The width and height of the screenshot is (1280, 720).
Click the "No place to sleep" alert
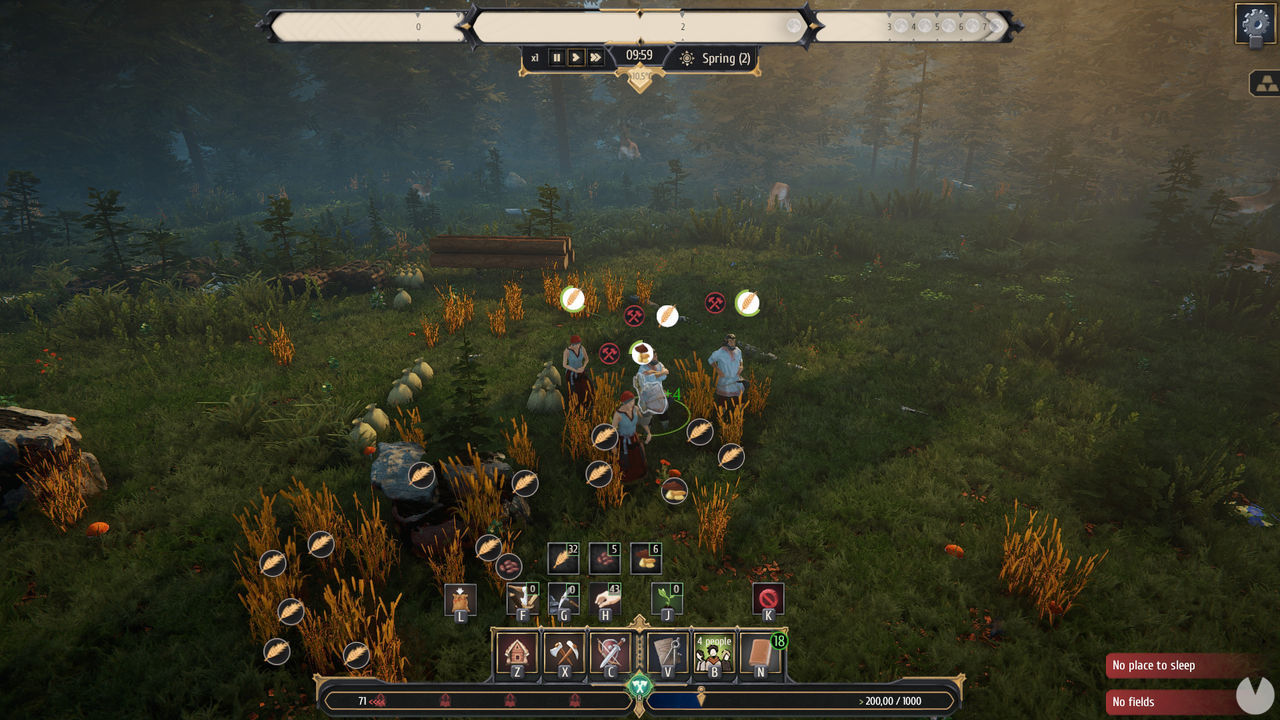[1180, 666]
